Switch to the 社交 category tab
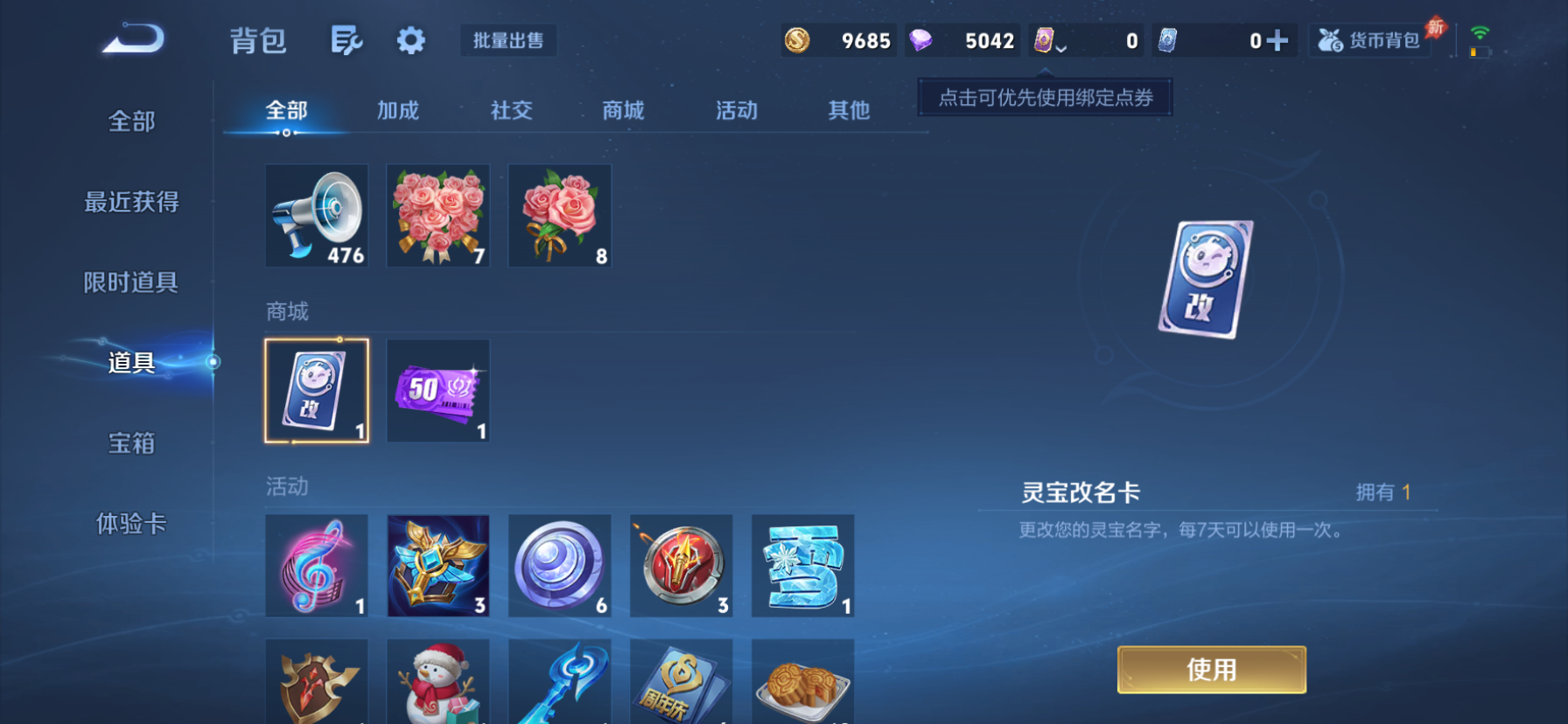1568x724 pixels. tap(510, 110)
